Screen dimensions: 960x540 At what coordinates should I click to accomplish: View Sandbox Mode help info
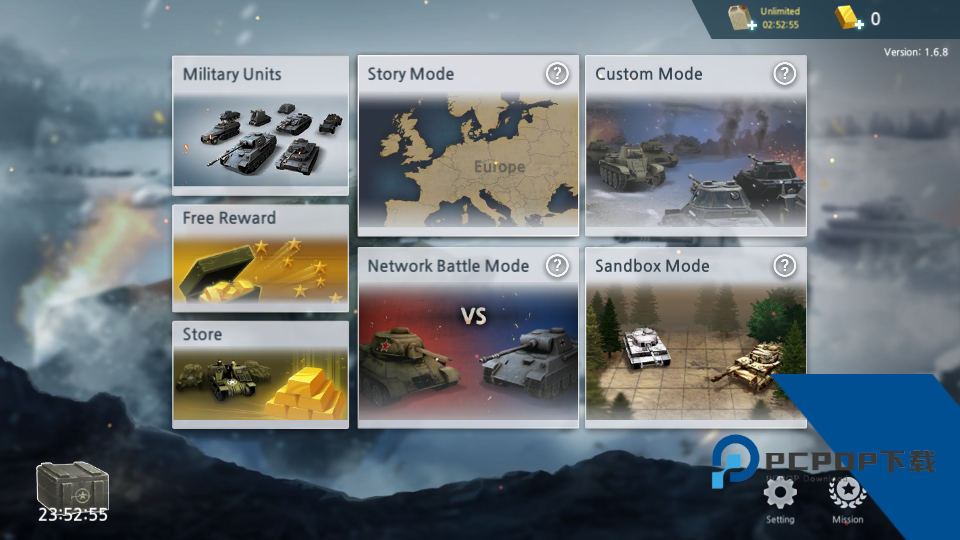click(785, 265)
